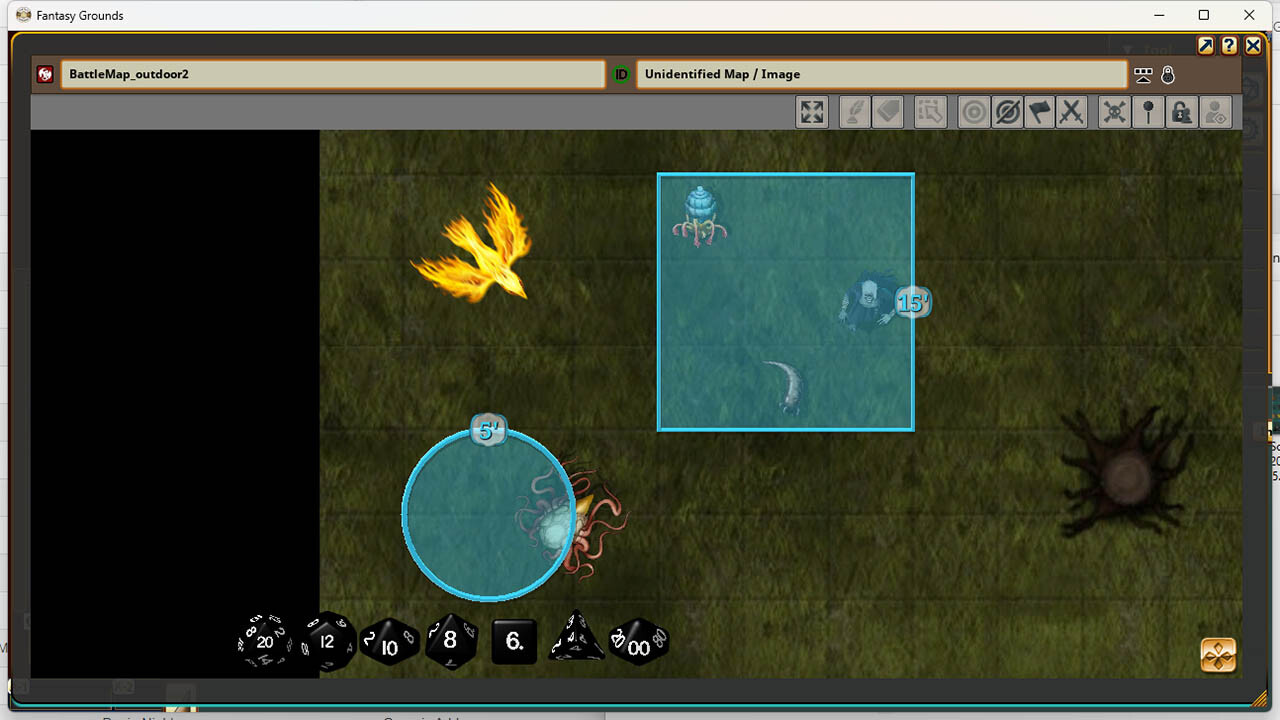Click the red dragon icon beside the map name
The height and width of the screenshot is (720, 1280).
(x=45, y=74)
